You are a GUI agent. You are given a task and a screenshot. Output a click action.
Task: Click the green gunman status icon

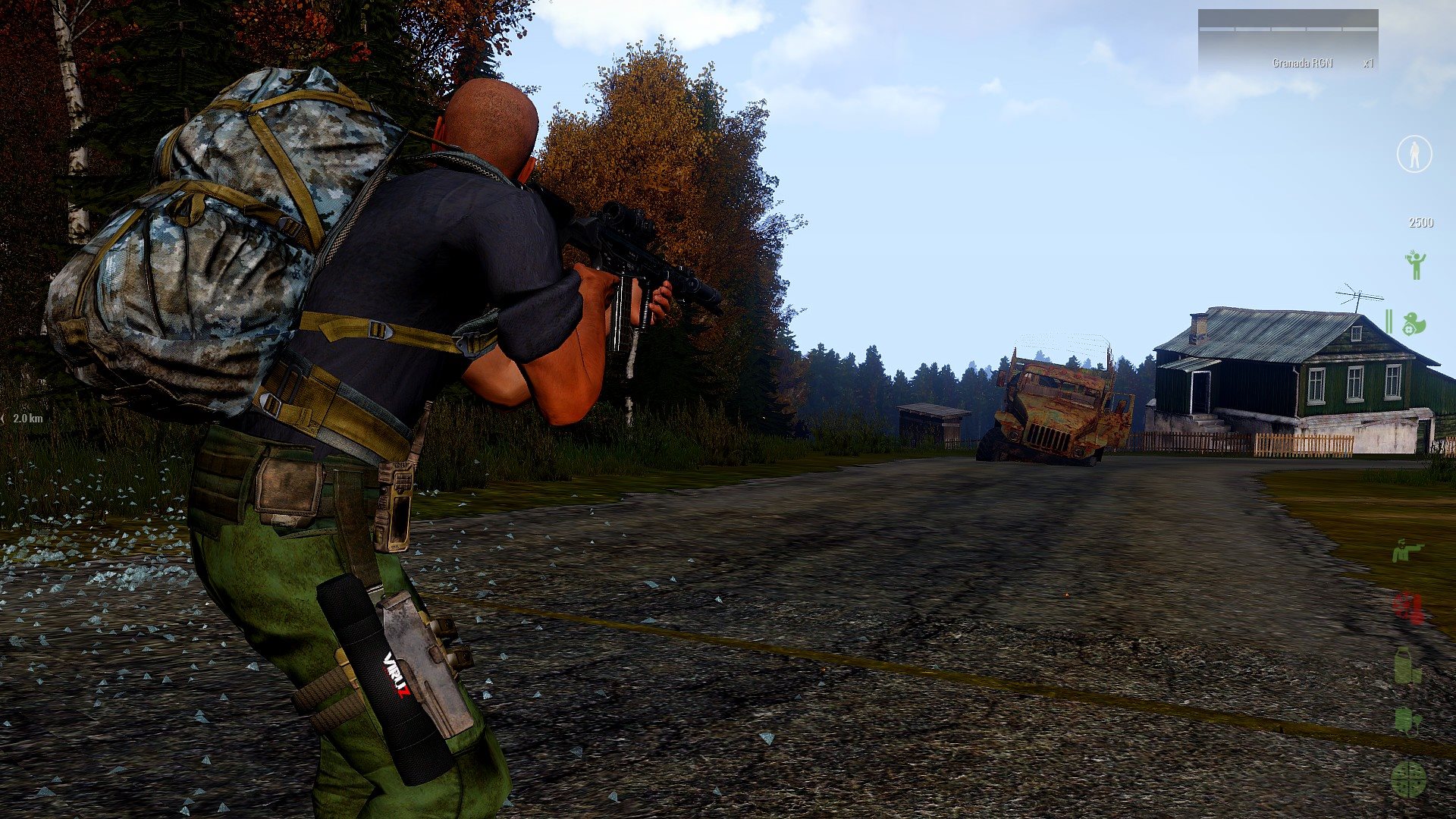tap(1408, 551)
